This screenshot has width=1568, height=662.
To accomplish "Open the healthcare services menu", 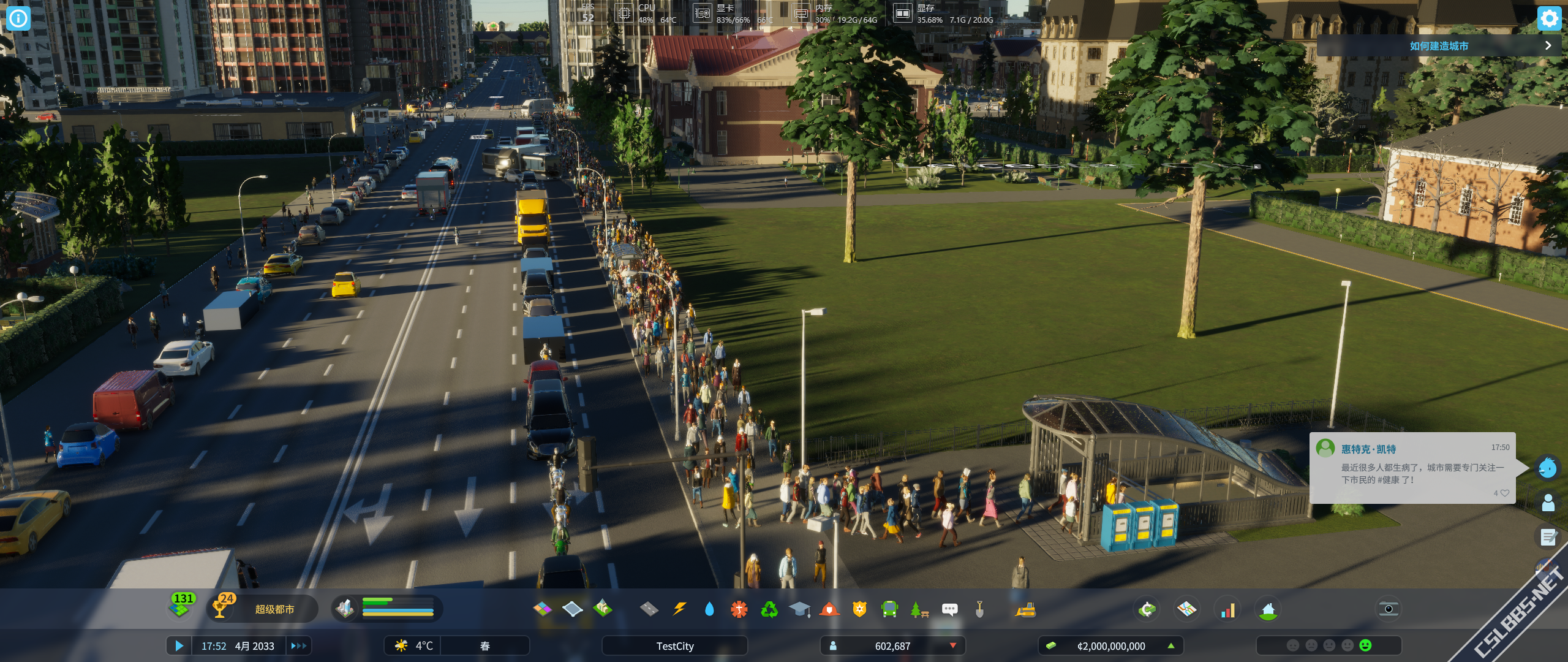I will pyautogui.click(x=739, y=609).
